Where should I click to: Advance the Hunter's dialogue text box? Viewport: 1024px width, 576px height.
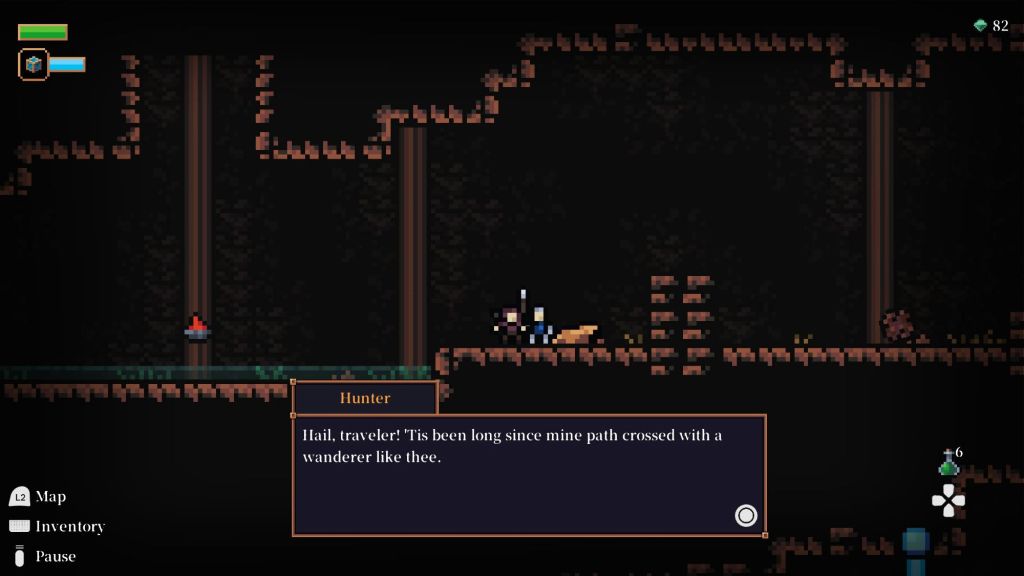click(745, 515)
